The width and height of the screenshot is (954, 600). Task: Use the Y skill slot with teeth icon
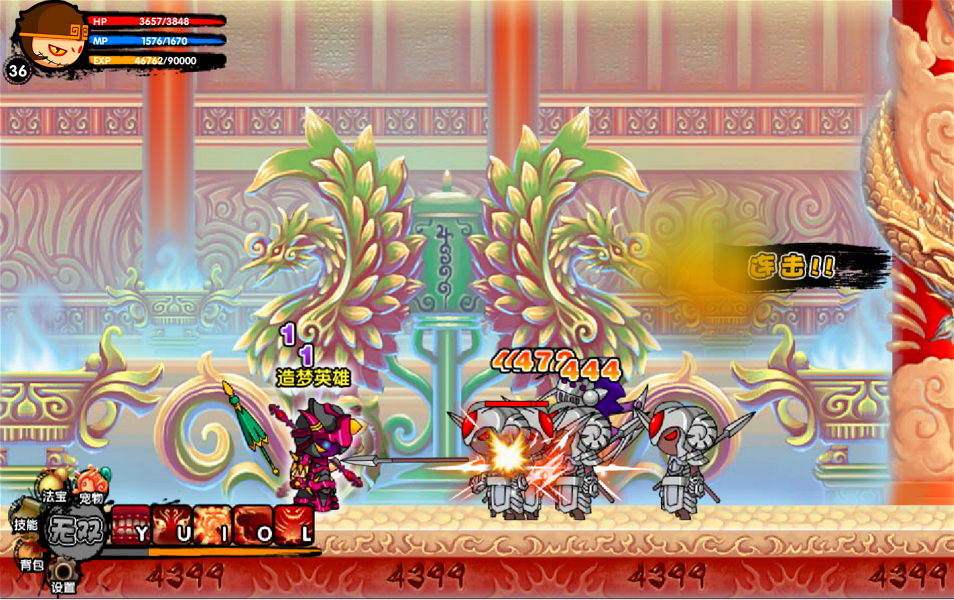coord(132,525)
